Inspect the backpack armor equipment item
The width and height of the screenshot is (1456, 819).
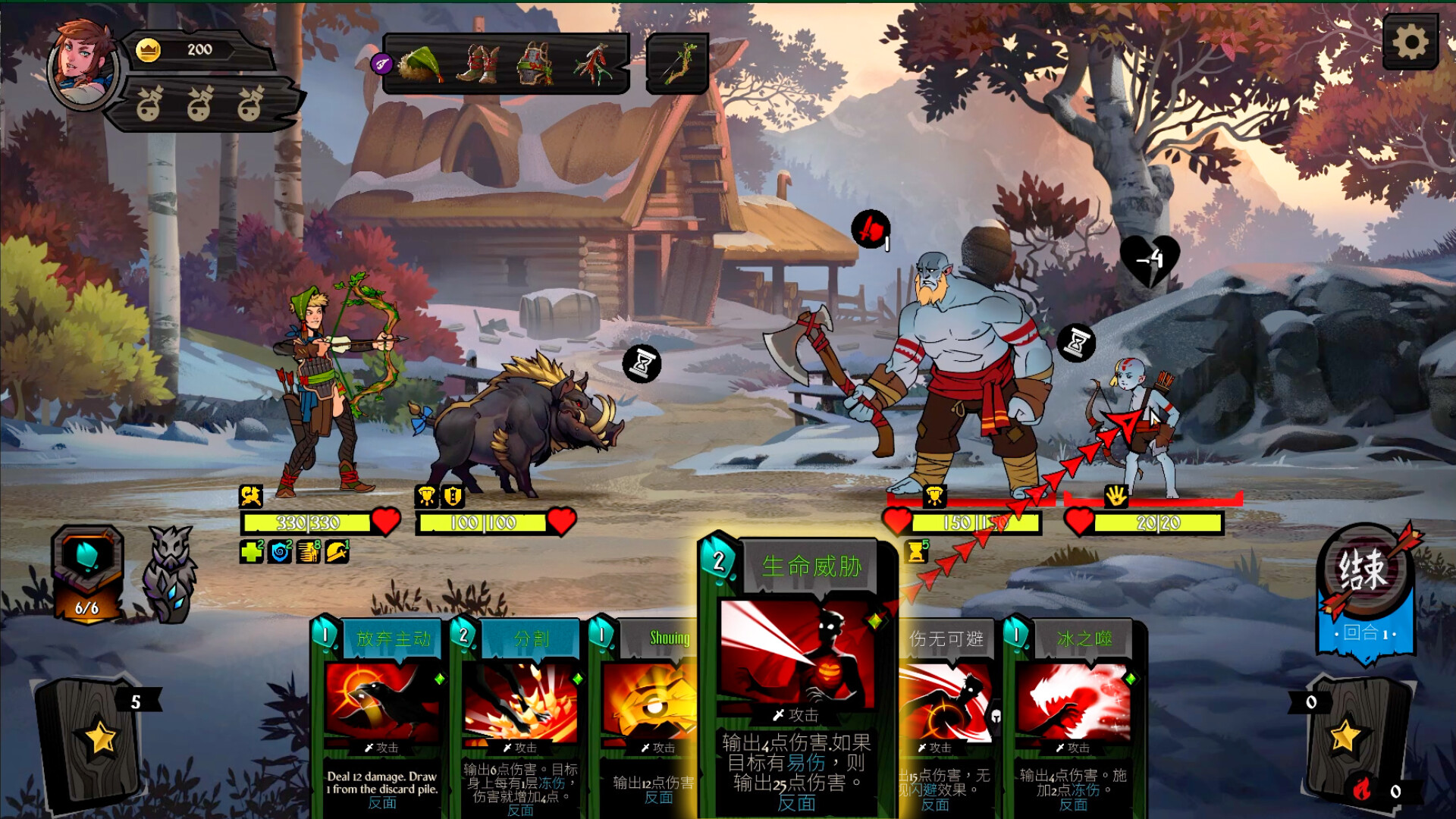[x=535, y=64]
